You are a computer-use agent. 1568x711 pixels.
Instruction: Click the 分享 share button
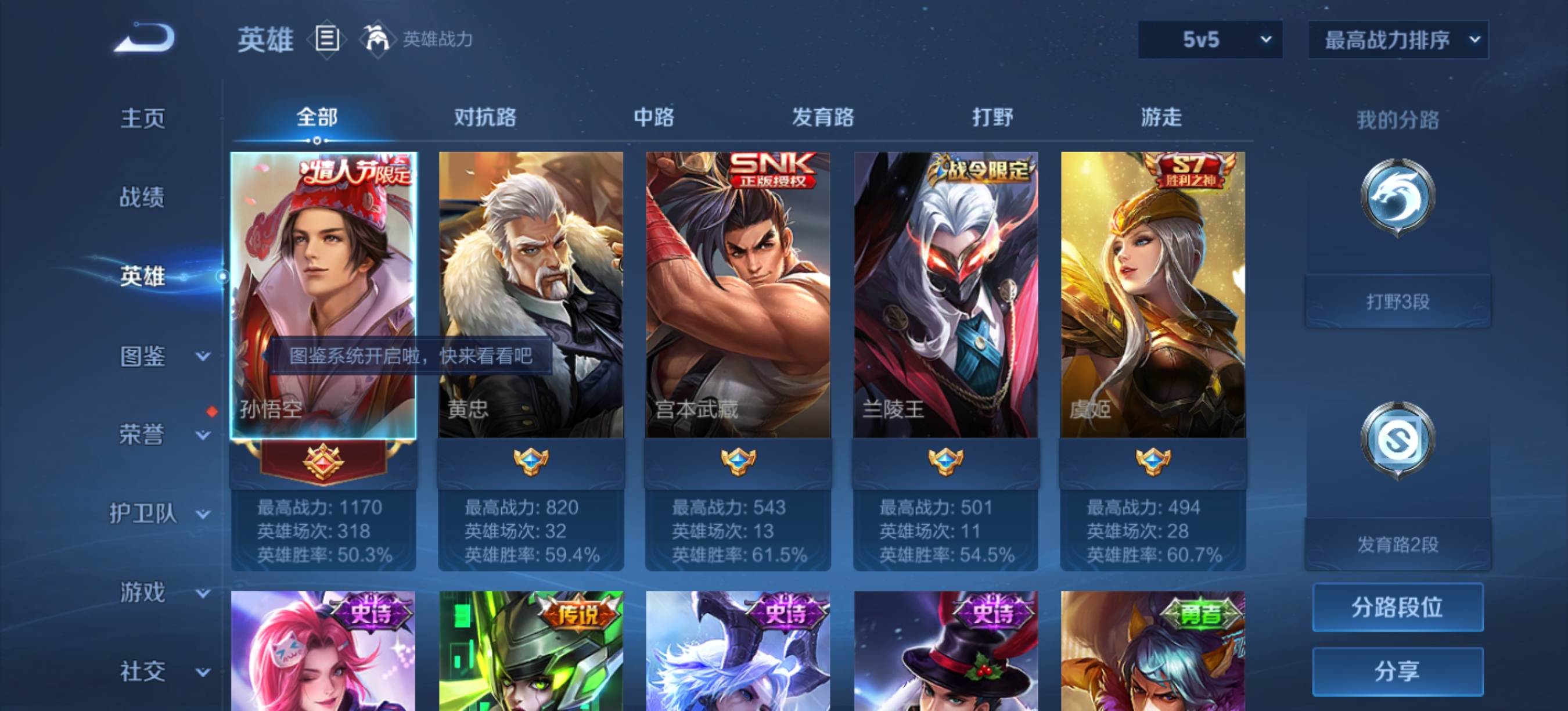[1397, 671]
